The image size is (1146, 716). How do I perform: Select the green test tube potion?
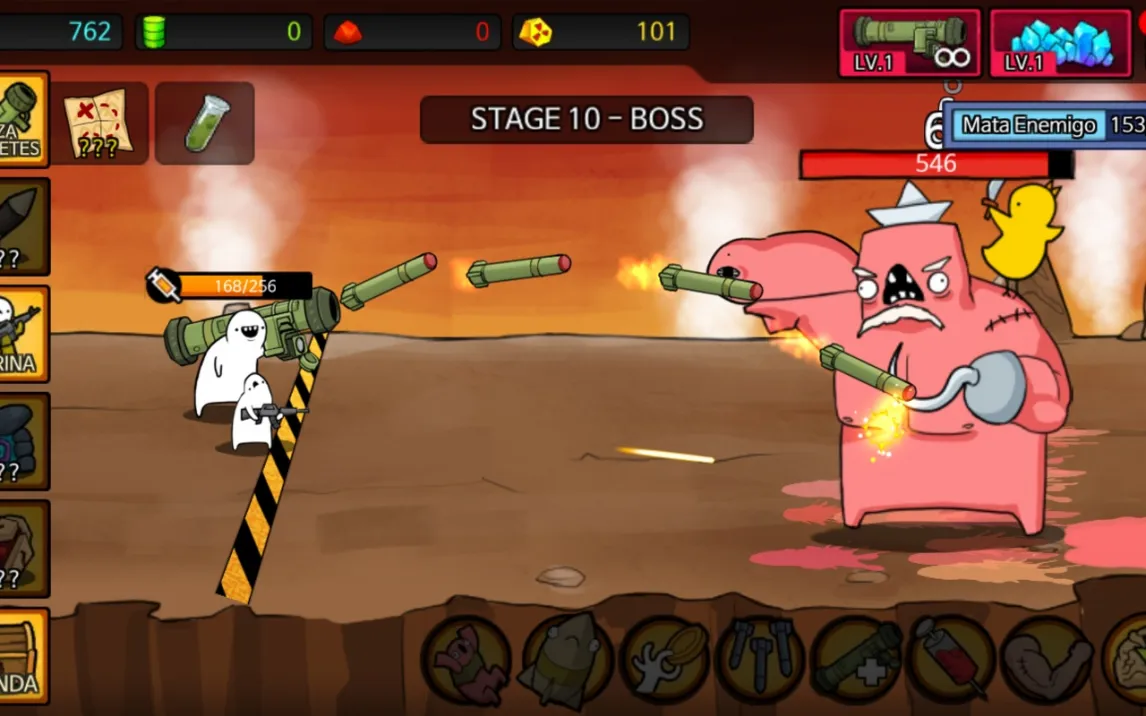point(205,123)
